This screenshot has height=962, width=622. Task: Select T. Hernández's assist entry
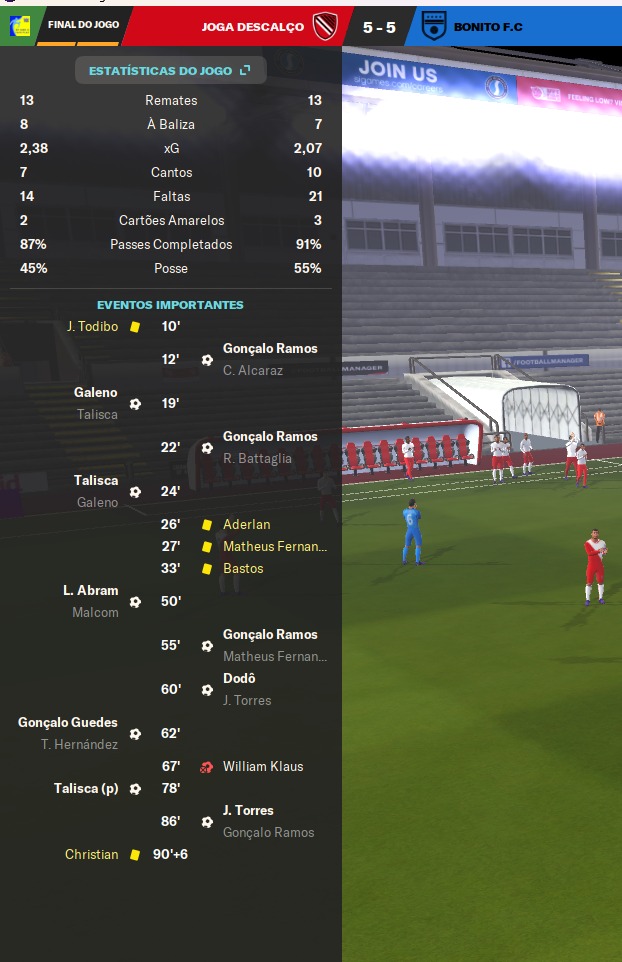tap(79, 744)
